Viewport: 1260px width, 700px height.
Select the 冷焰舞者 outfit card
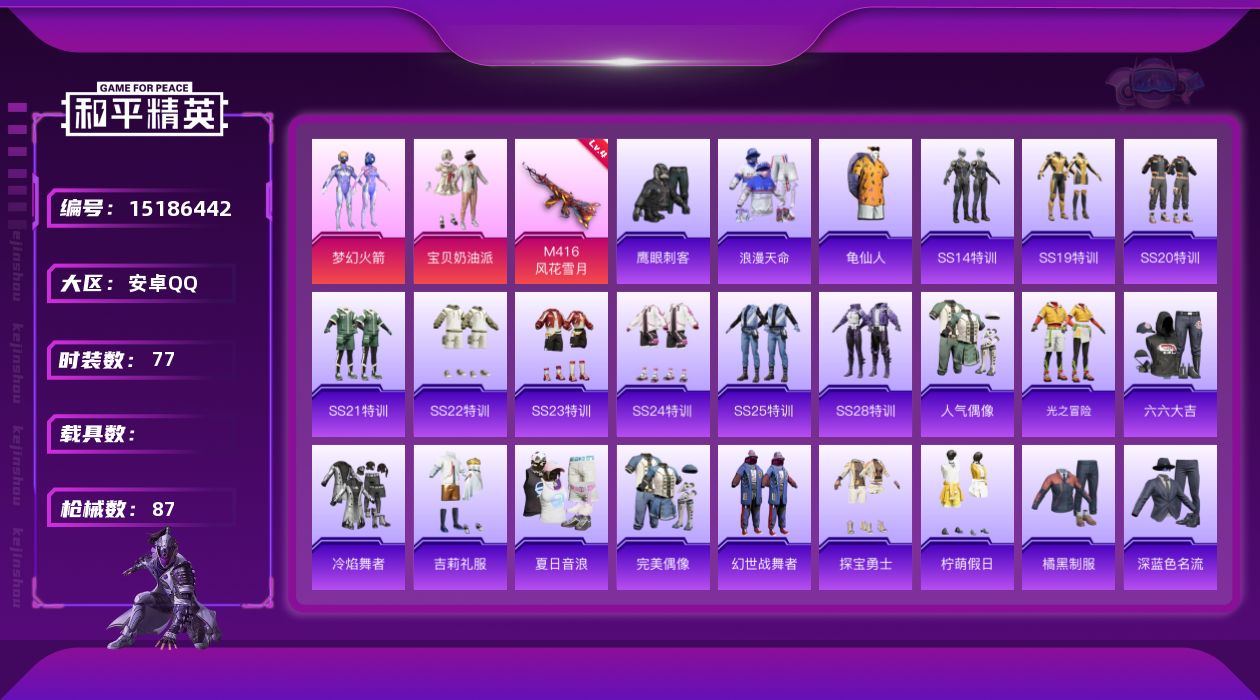(x=358, y=517)
